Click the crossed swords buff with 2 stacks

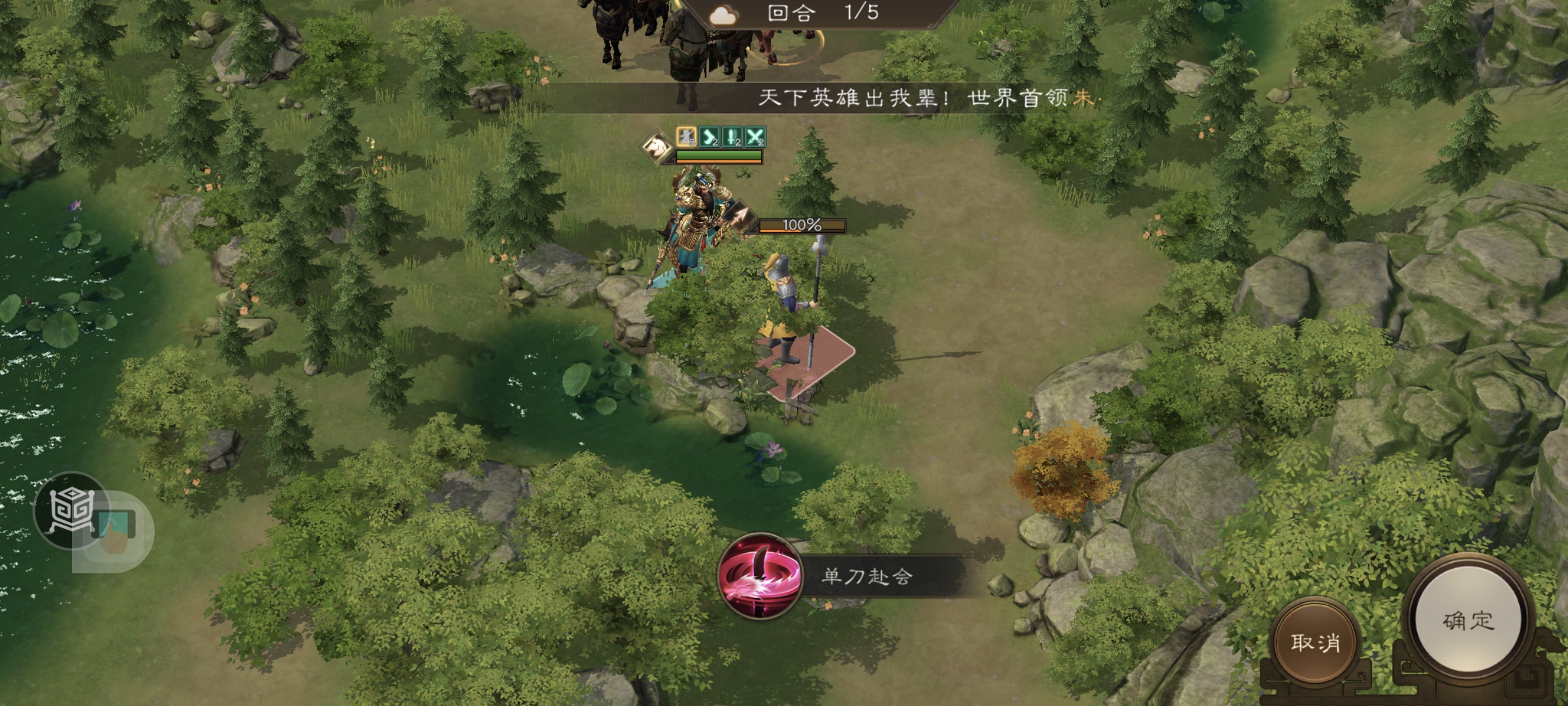coord(756,137)
